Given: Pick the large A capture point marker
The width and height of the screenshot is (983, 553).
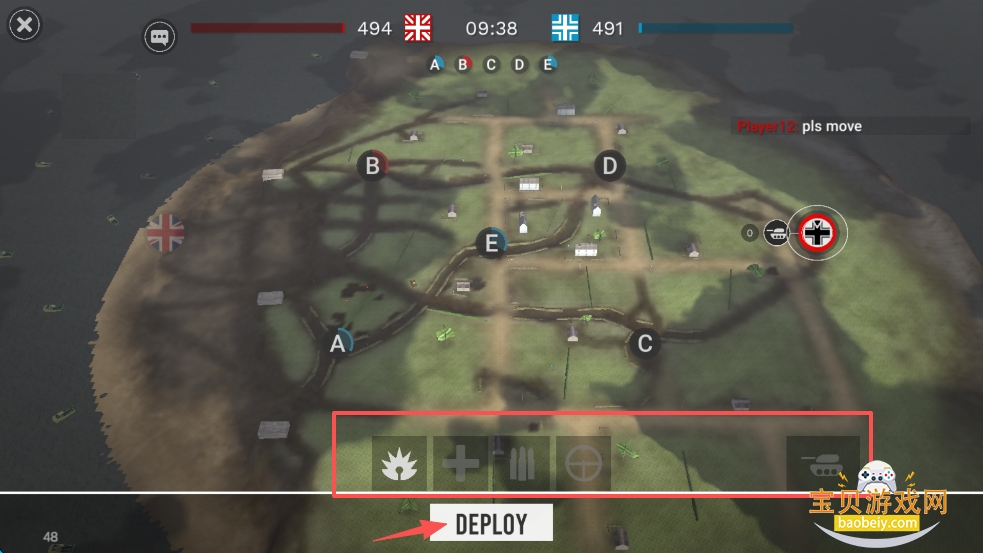Looking at the screenshot, I should click(338, 343).
